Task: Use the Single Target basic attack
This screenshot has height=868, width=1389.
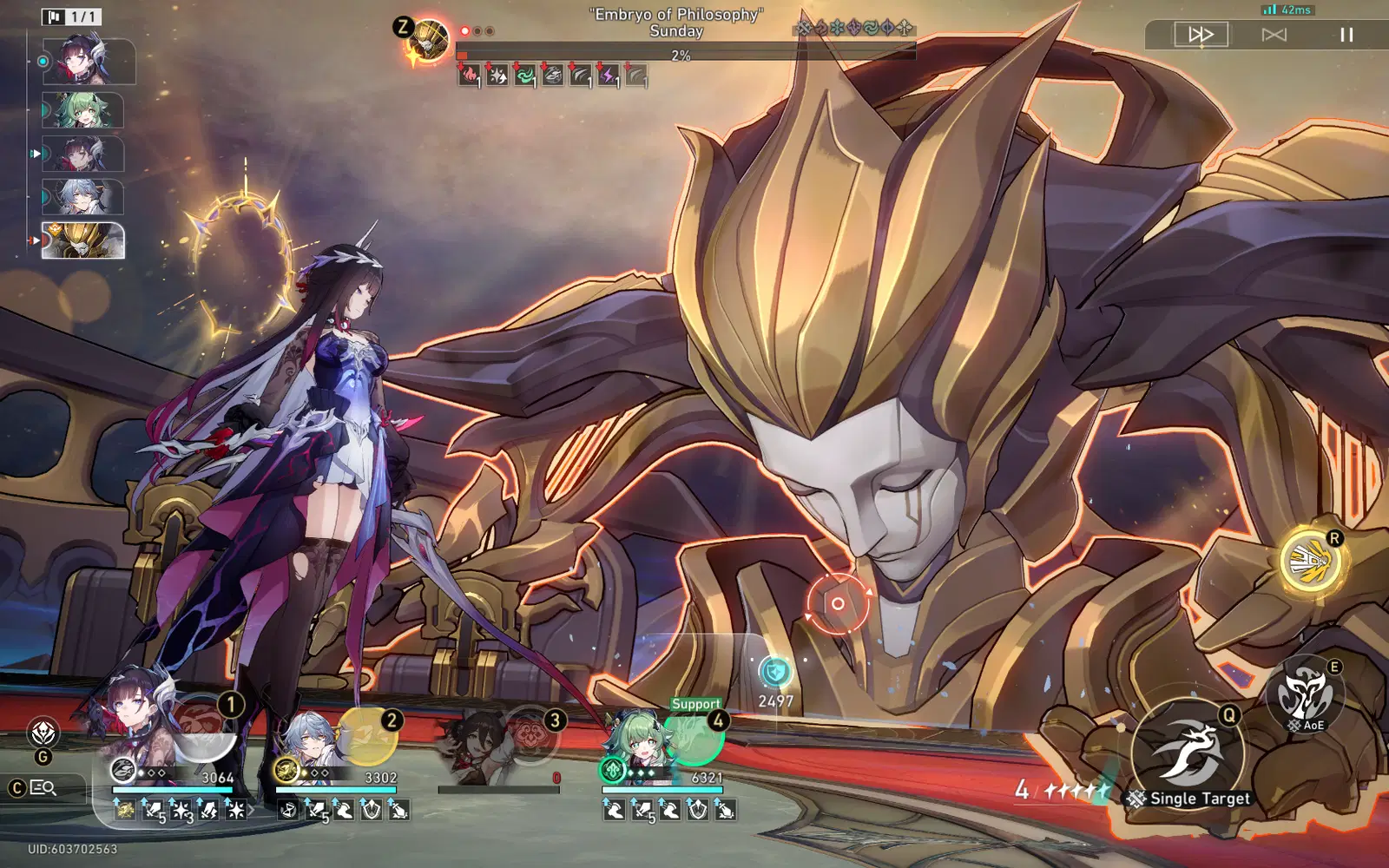Action: click(x=1188, y=752)
